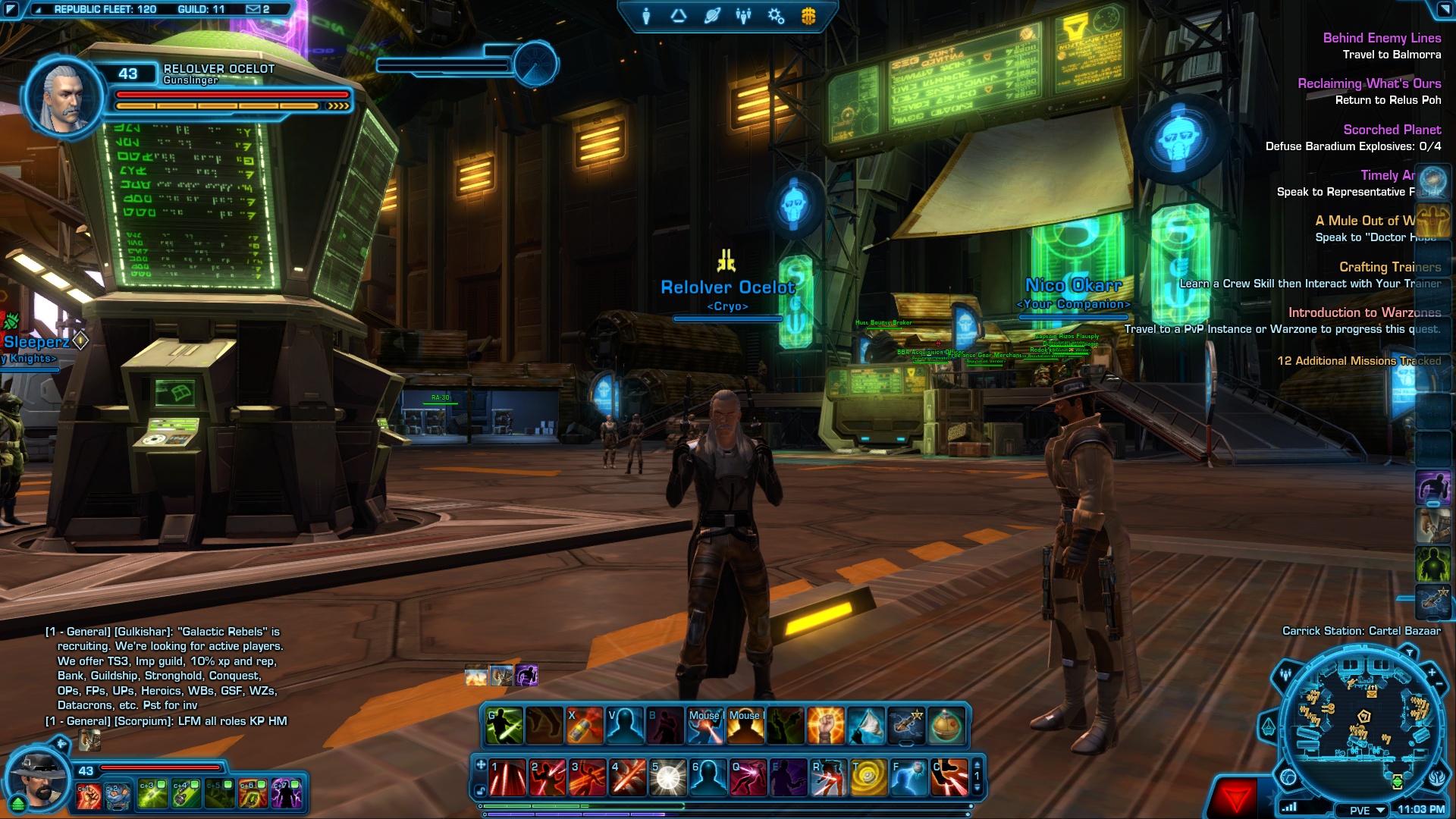Zoom in the minimap with plus button

(1432, 672)
